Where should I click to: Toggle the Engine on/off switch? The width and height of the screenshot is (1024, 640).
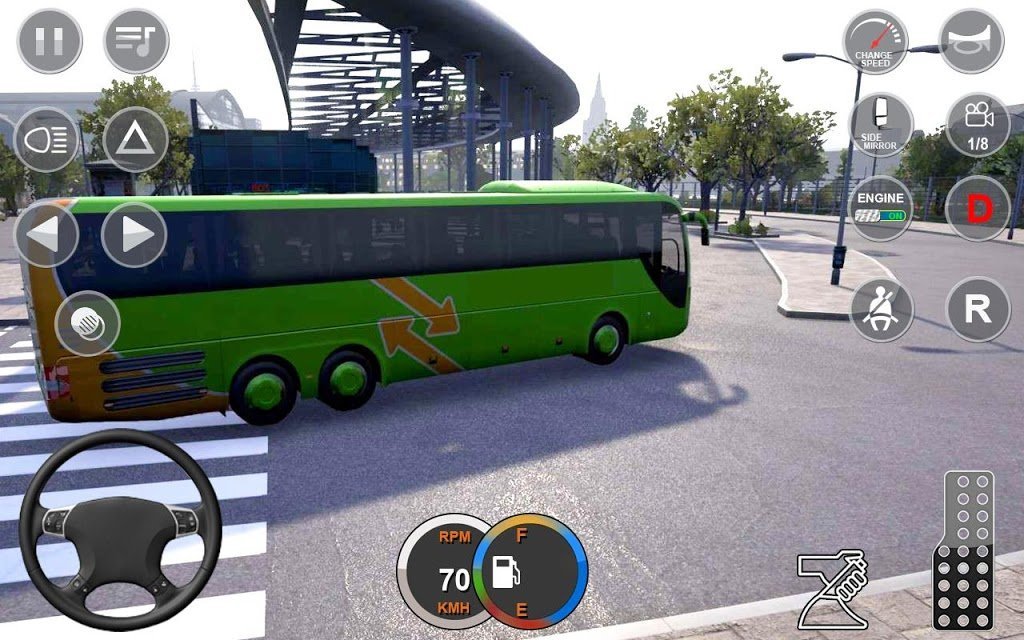pyautogui.click(x=881, y=208)
